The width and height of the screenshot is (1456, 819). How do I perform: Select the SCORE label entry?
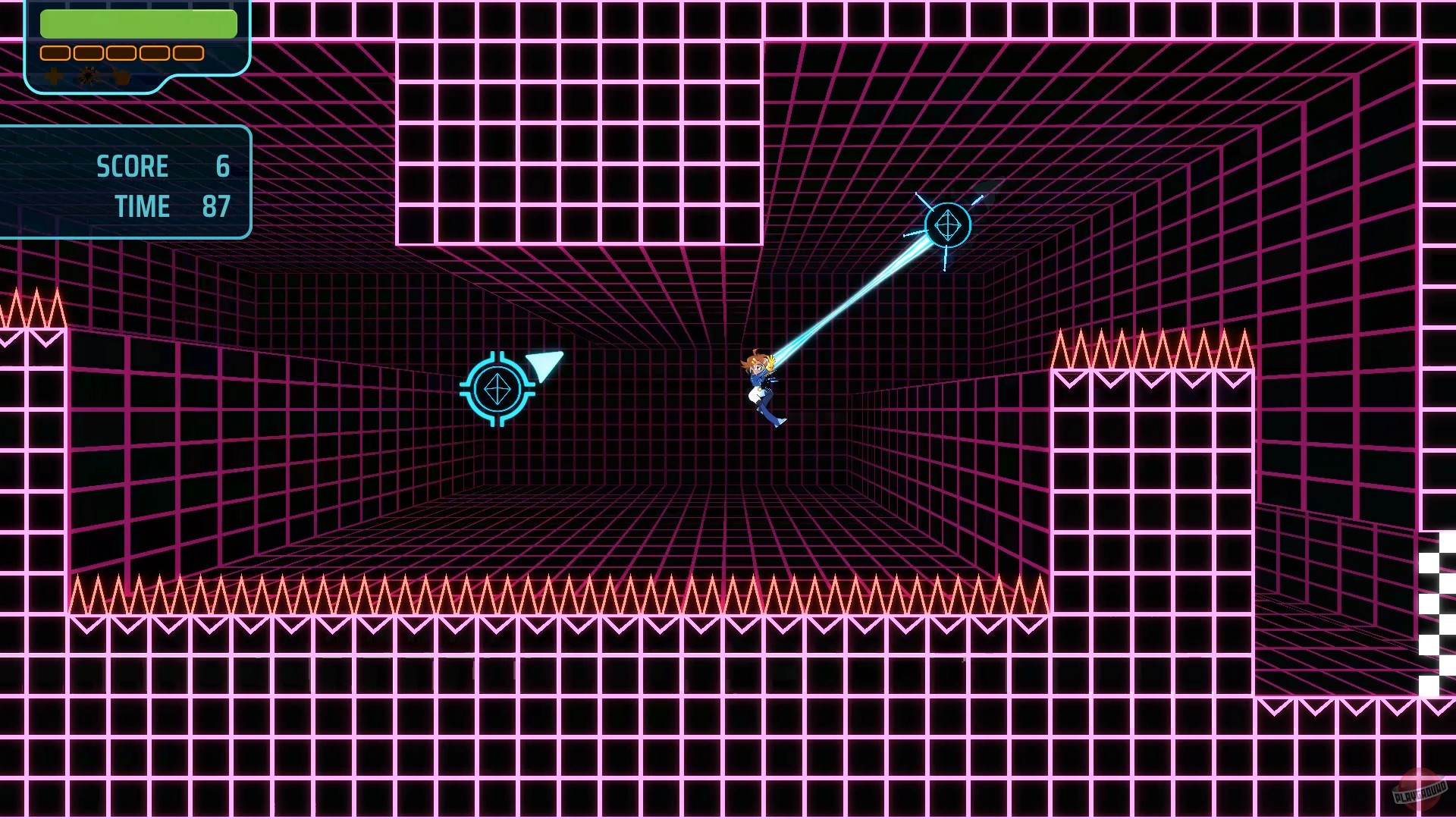(x=133, y=166)
